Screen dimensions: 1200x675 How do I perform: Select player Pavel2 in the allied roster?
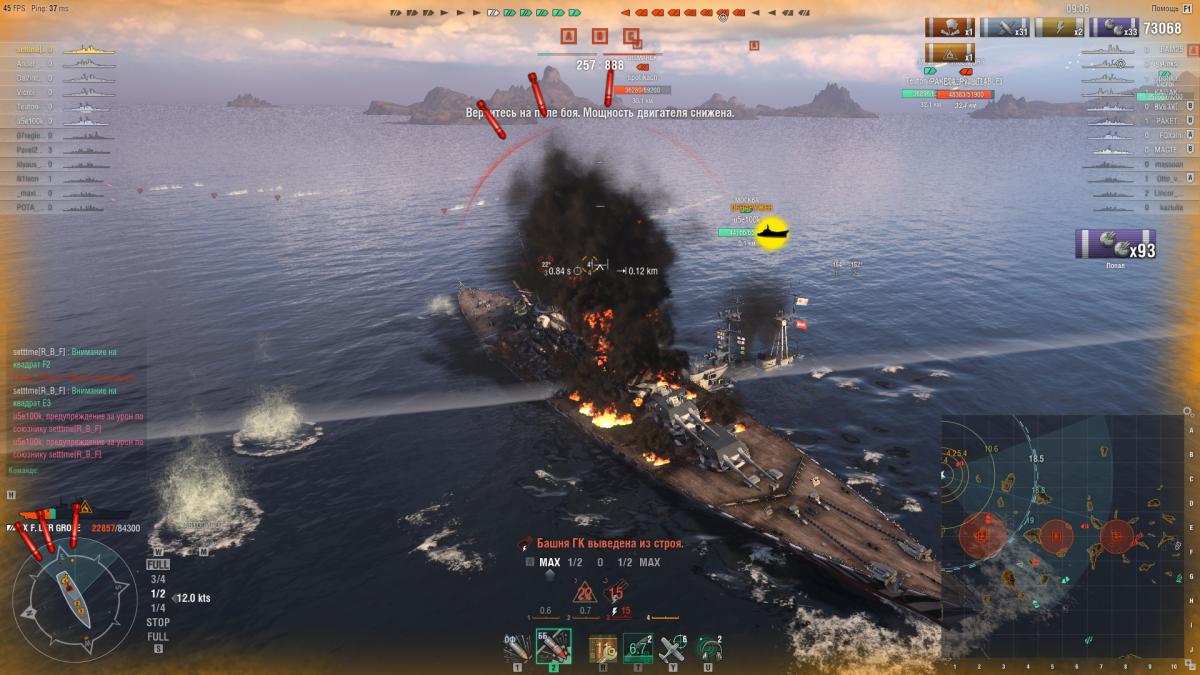click(28, 149)
